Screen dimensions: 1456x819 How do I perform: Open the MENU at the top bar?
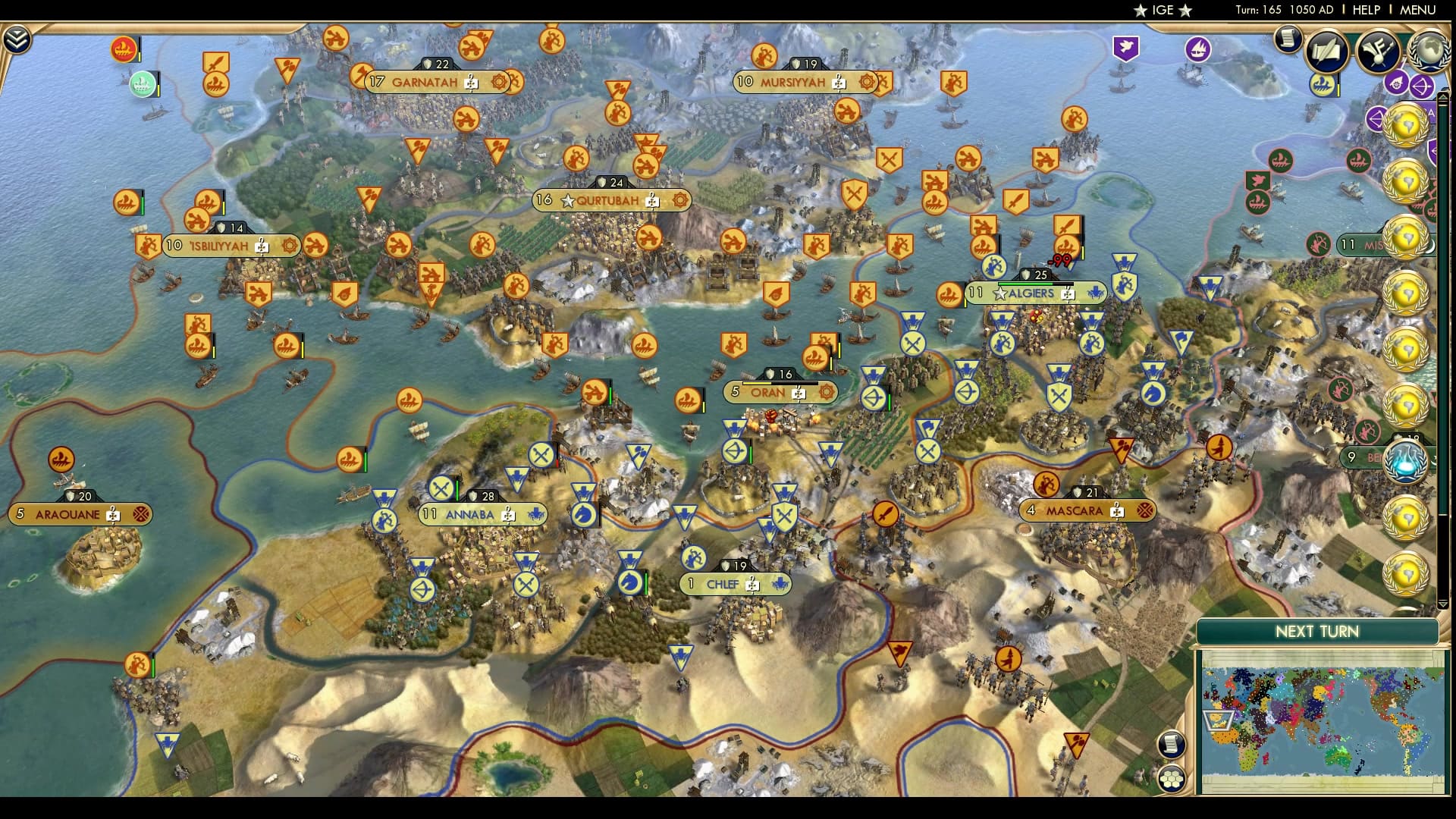tap(1417, 10)
